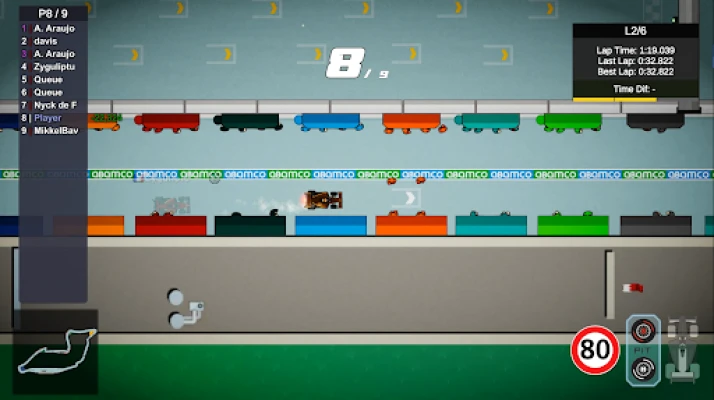The width and height of the screenshot is (714, 400).
Task: Choose the white tire in pit panel
Action: 644,369
